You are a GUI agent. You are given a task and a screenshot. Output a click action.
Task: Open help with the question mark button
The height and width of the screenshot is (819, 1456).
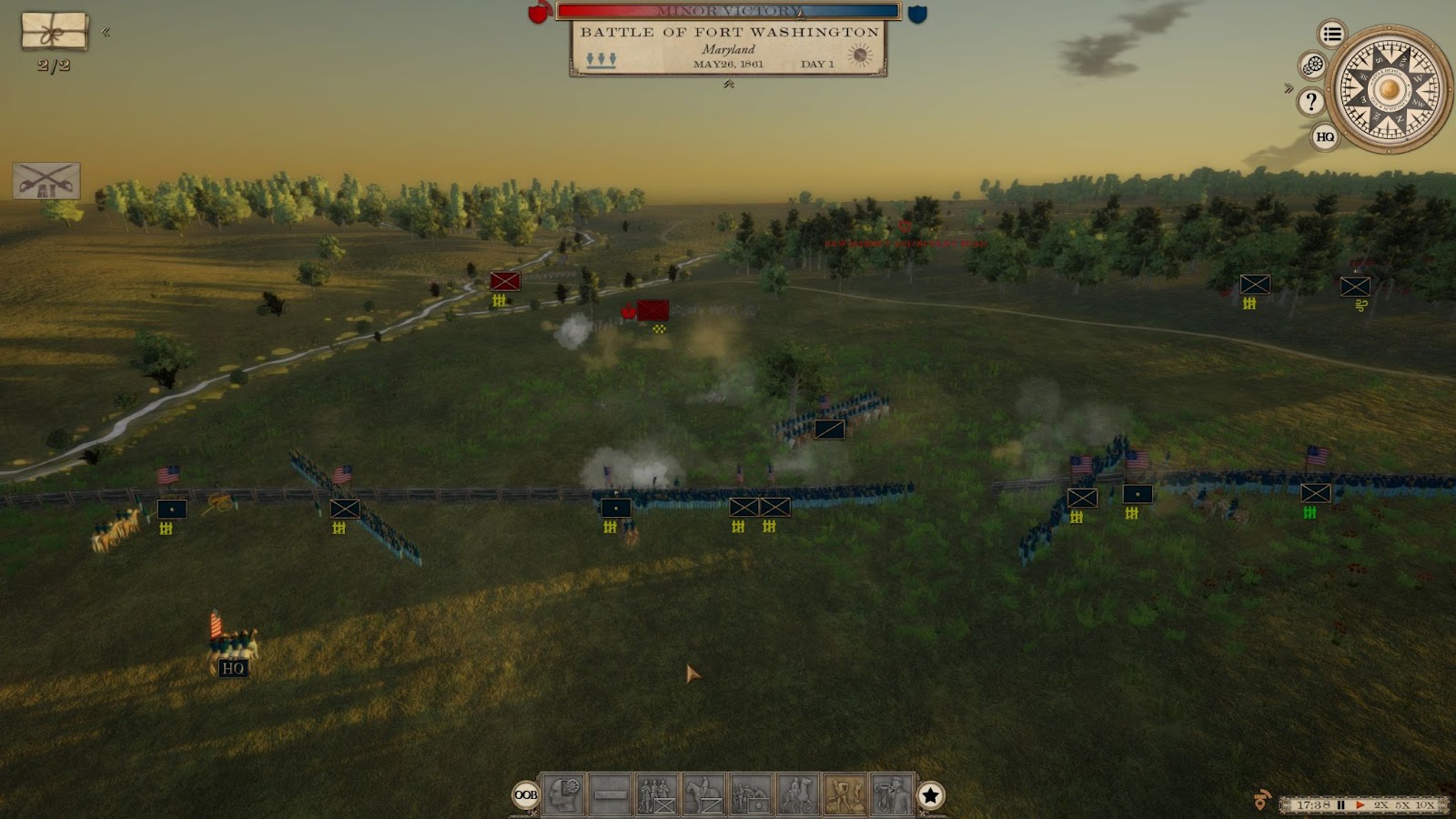point(1311,101)
